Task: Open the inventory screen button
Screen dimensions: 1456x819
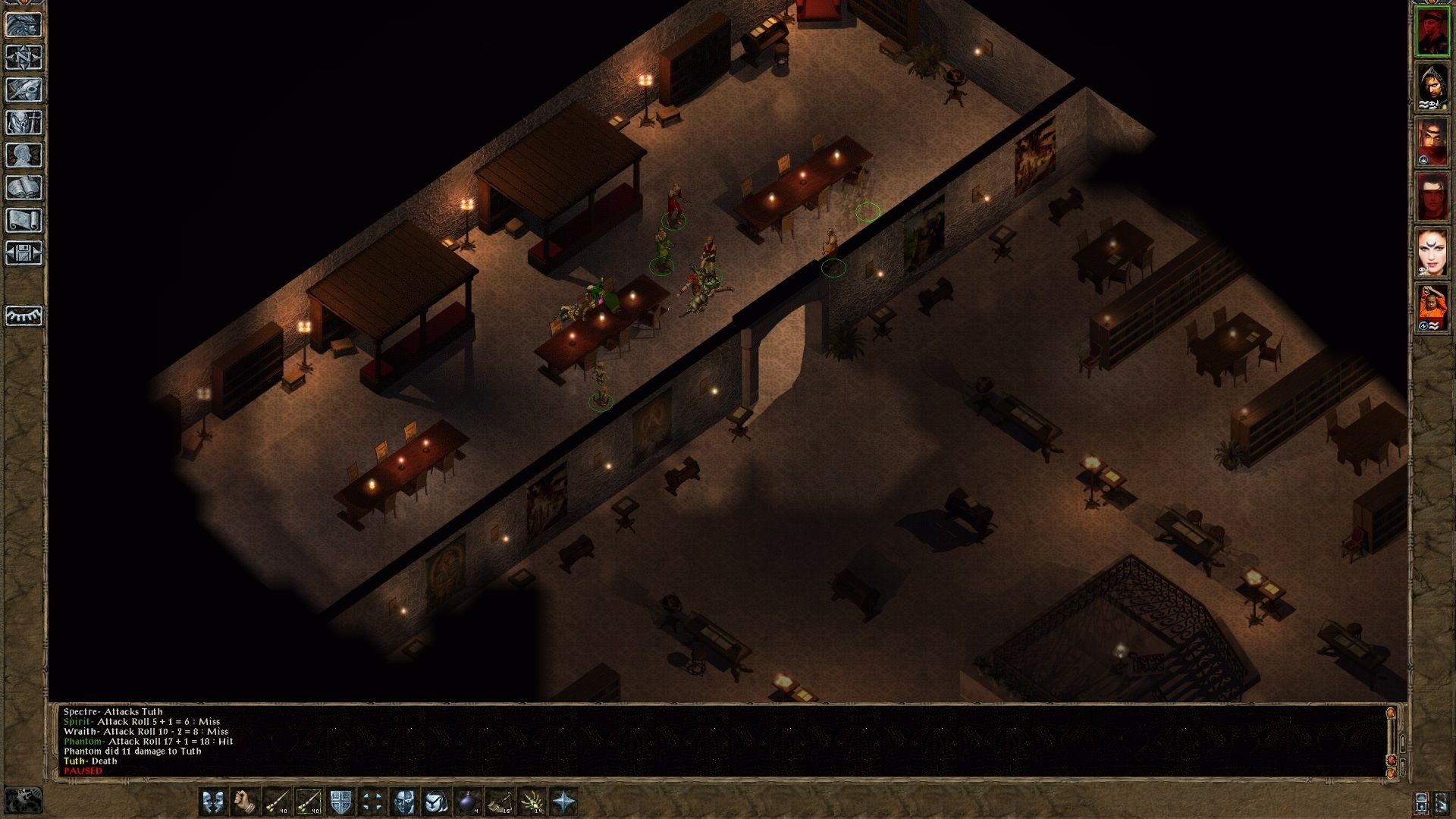Action: 24,123
